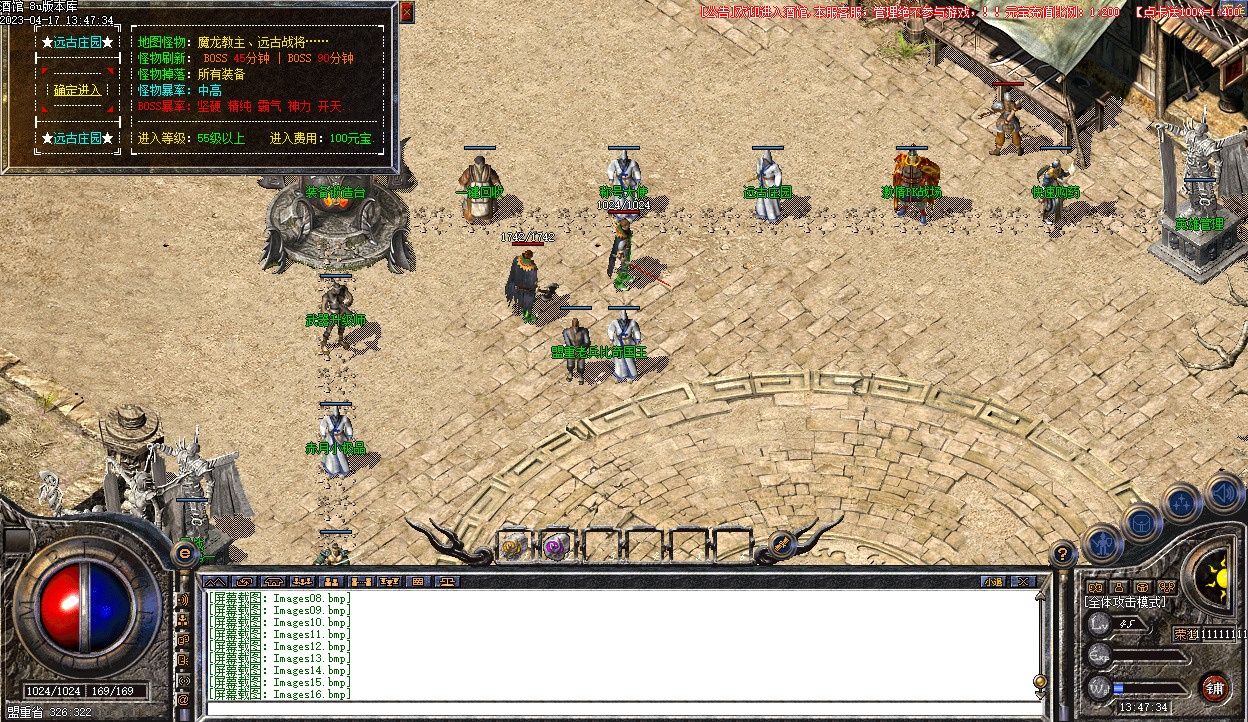Open the question mark help button
Image resolution: width=1248 pixels, height=722 pixels.
1063,551
